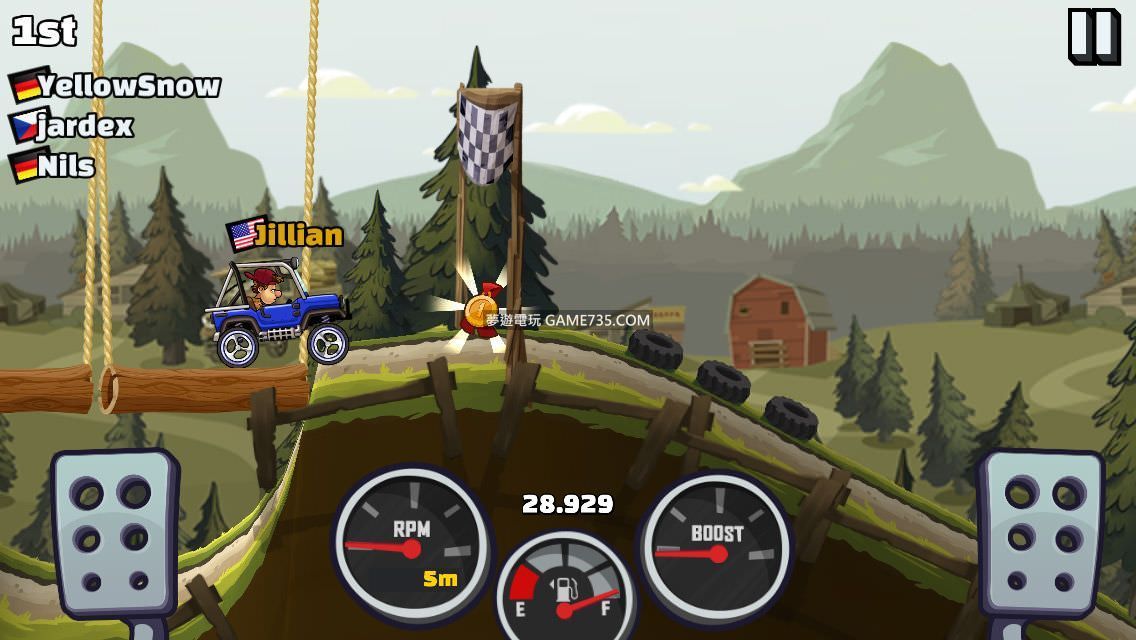Select YellowSnow in the racer list
The height and width of the screenshot is (640, 1136).
[116, 86]
